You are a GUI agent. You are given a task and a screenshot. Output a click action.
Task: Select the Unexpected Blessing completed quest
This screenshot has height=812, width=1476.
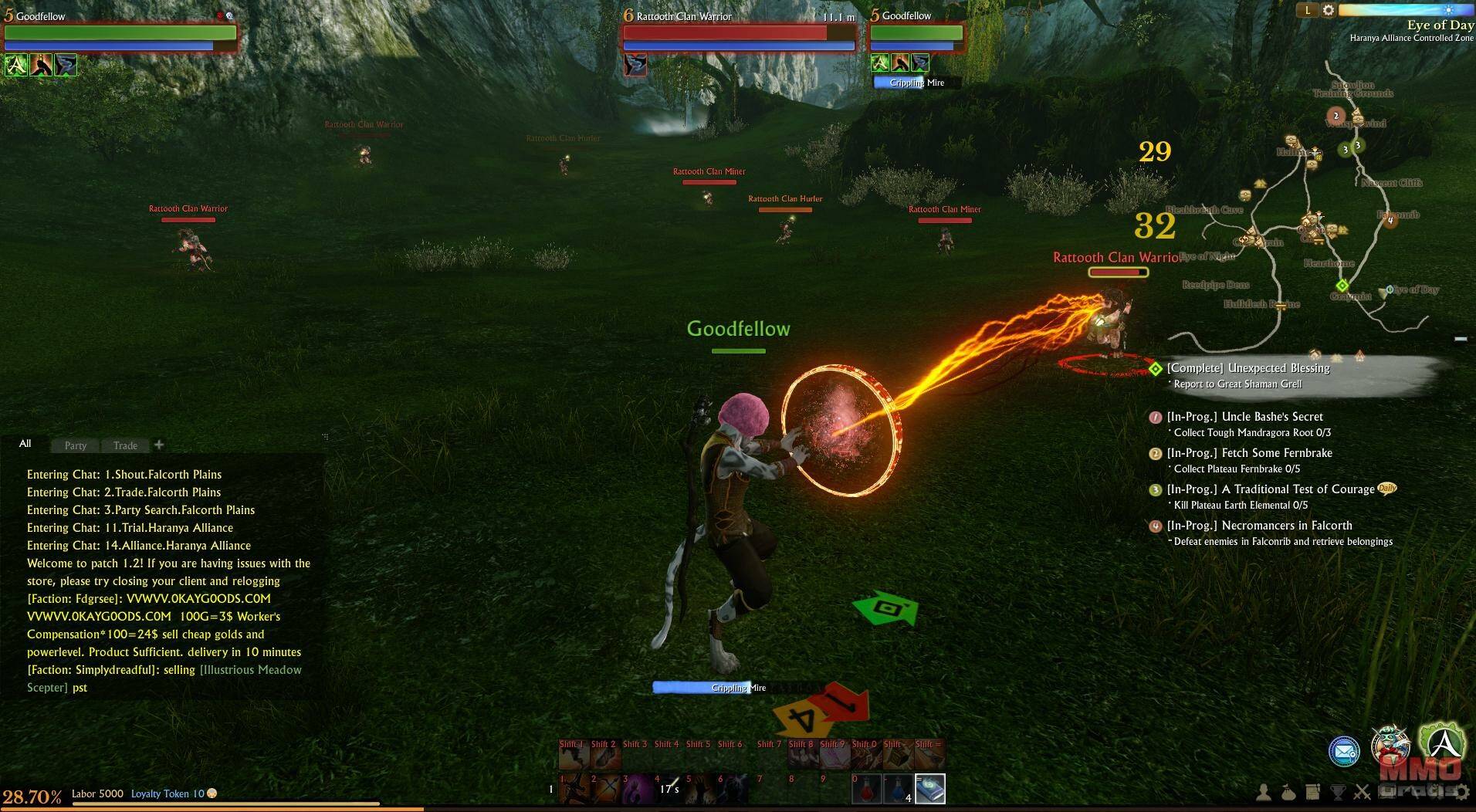(1248, 368)
